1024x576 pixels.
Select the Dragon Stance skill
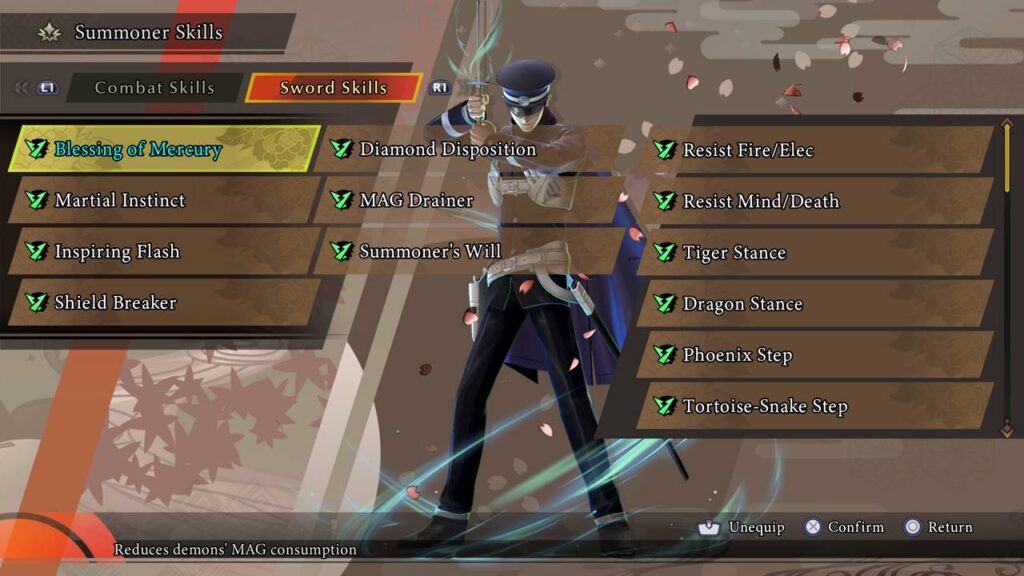click(815, 304)
